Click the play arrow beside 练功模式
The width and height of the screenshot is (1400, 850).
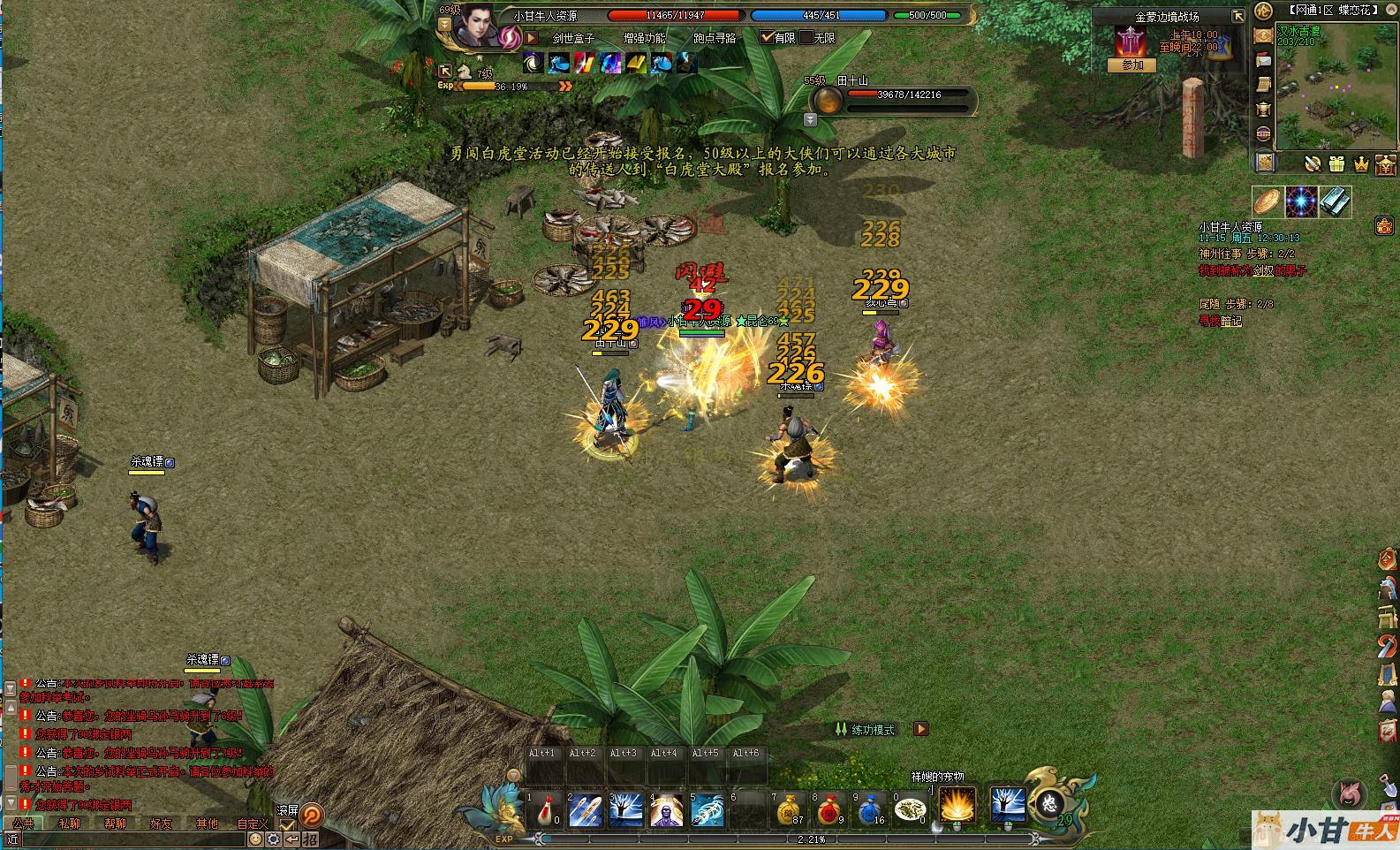tap(920, 729)
